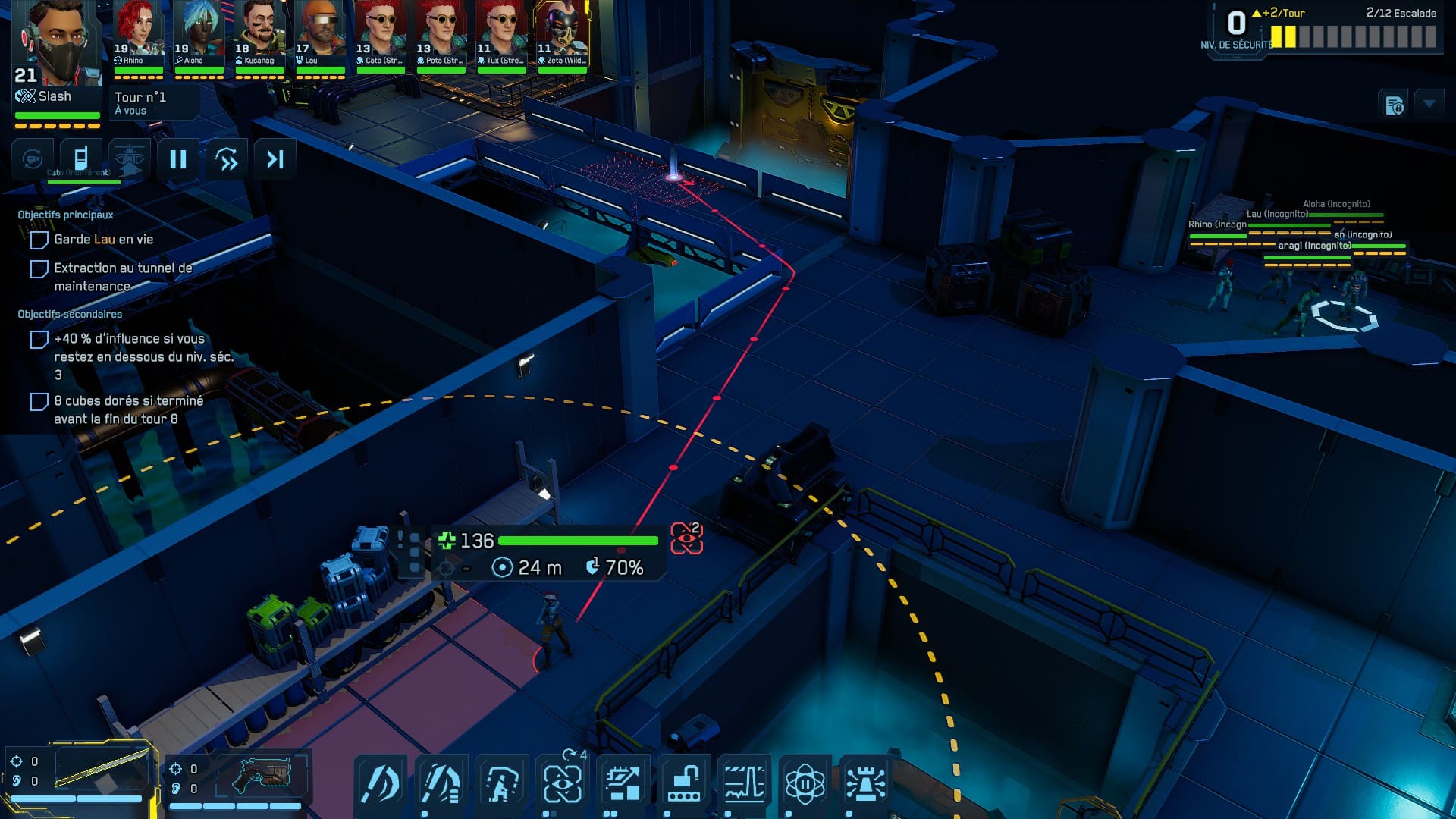Activate the single blade slash ability
The height and width of the screenshot is (819, 1456).
pyautogui.click(x=381, y=783)
